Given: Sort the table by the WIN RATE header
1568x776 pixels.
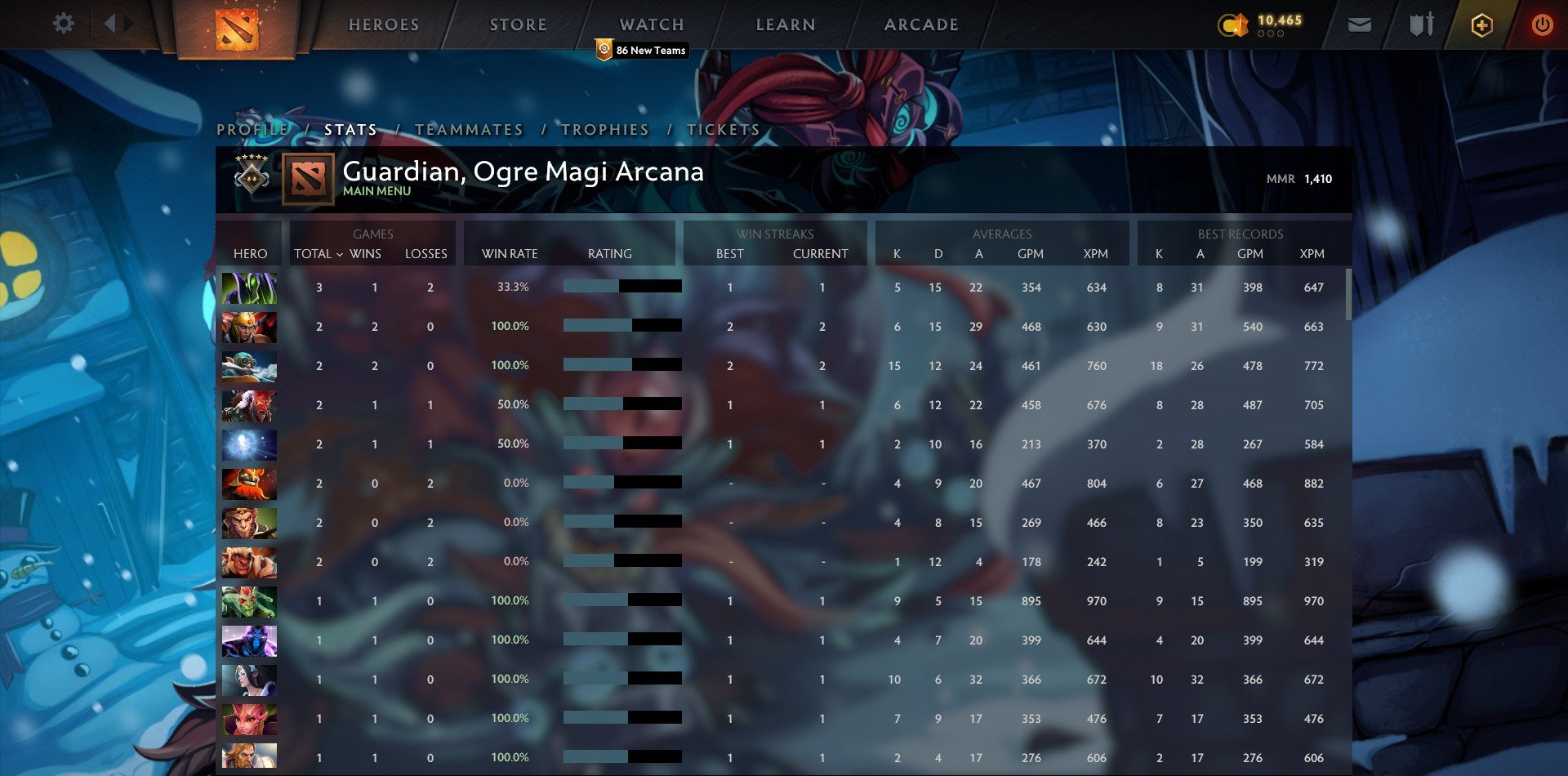Looking at the screenshot, I should 509,254.
